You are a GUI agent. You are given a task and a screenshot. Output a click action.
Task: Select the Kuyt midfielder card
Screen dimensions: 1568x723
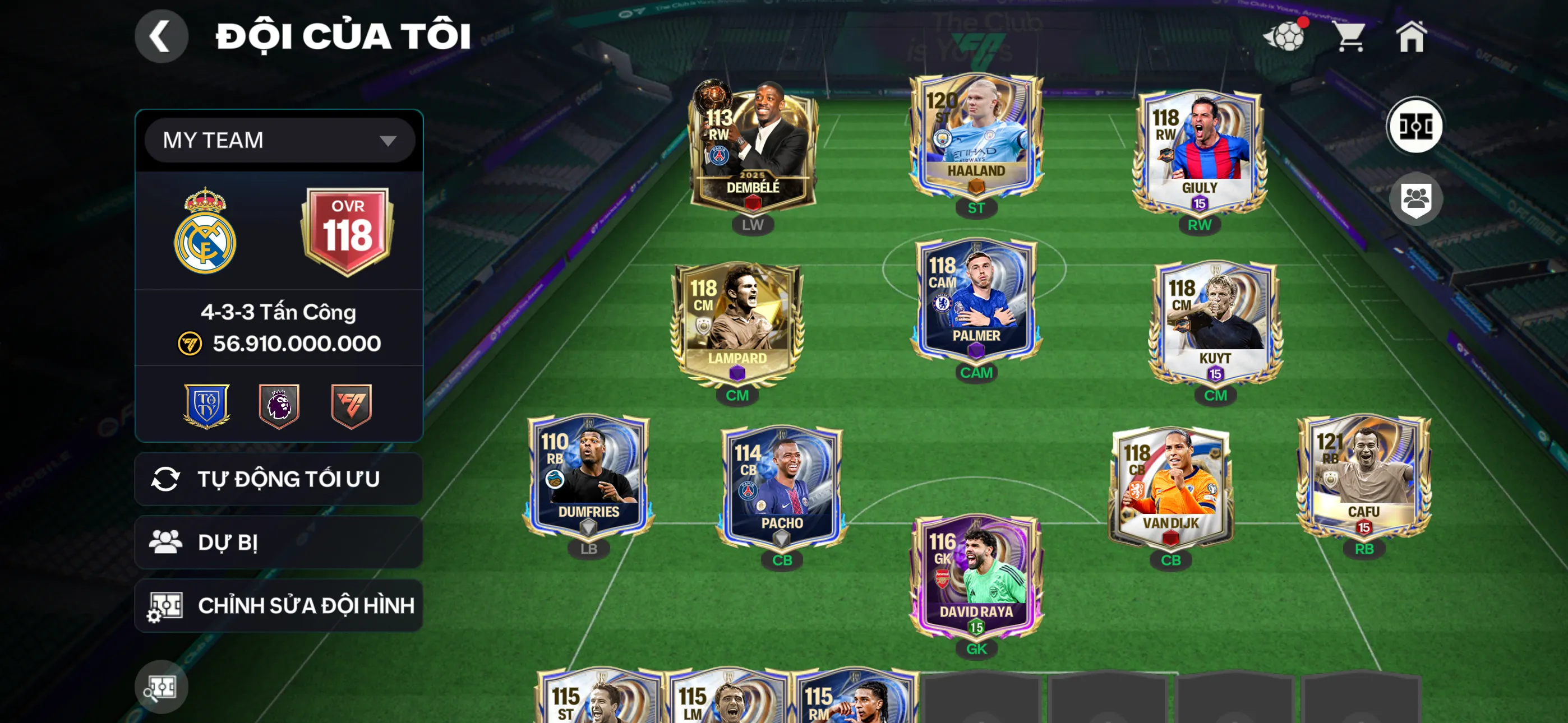tap(1215, 323)
